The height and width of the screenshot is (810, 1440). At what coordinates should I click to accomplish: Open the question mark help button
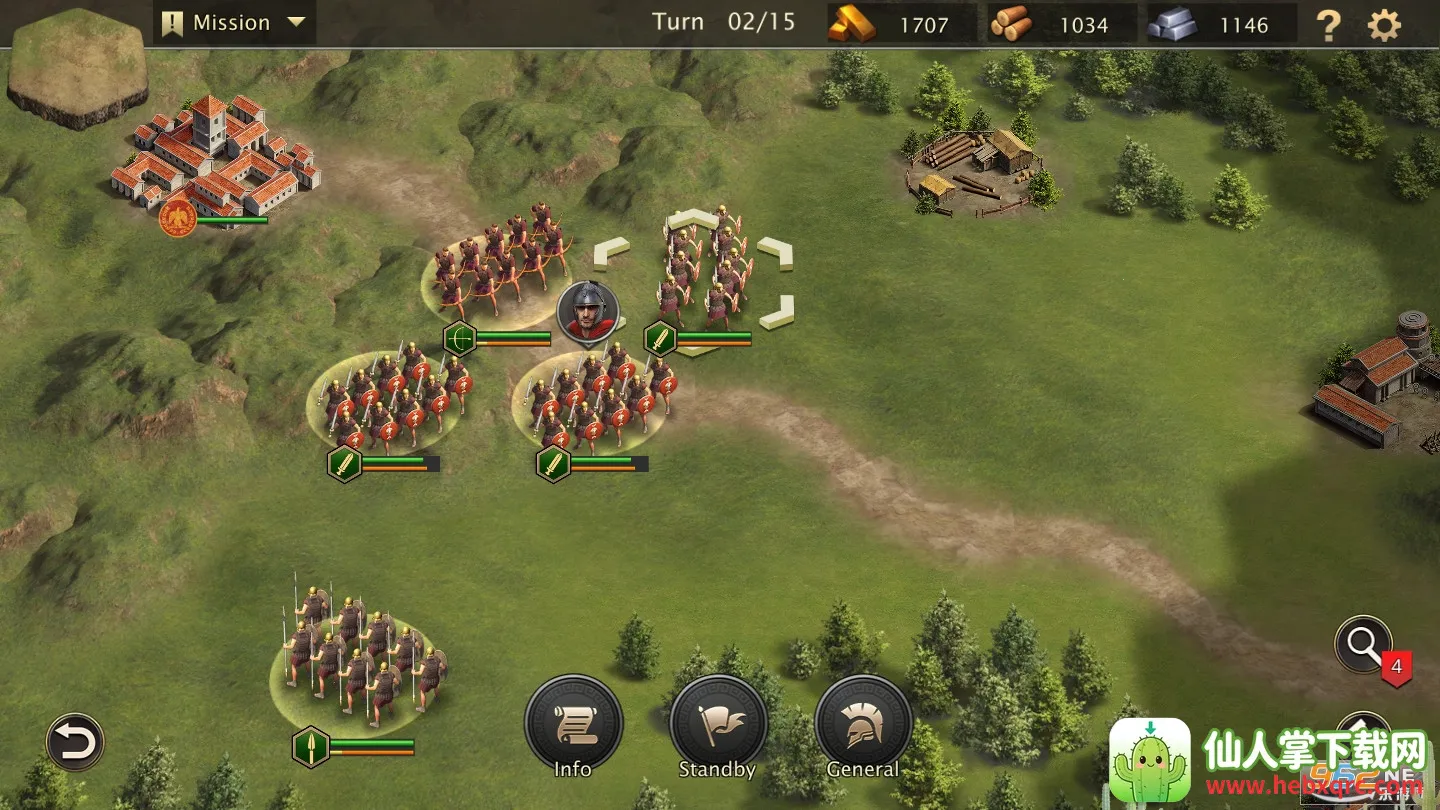tap(1328, 24)
